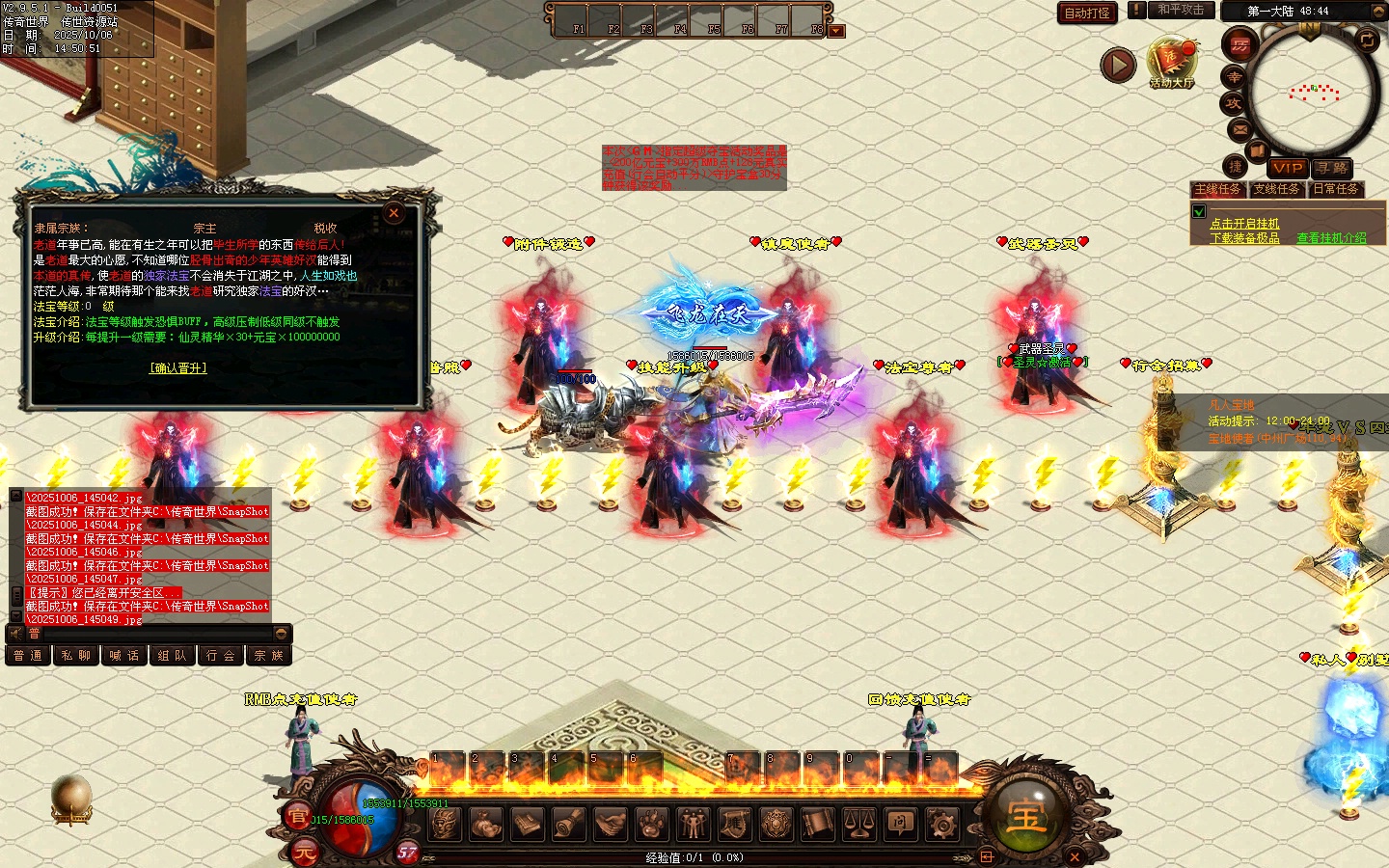Activate 寻路 pathfinding button

1331,168
